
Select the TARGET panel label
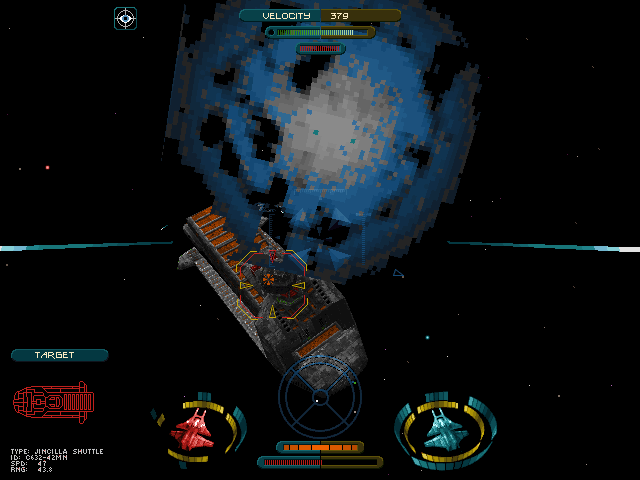tap(59, 355)
